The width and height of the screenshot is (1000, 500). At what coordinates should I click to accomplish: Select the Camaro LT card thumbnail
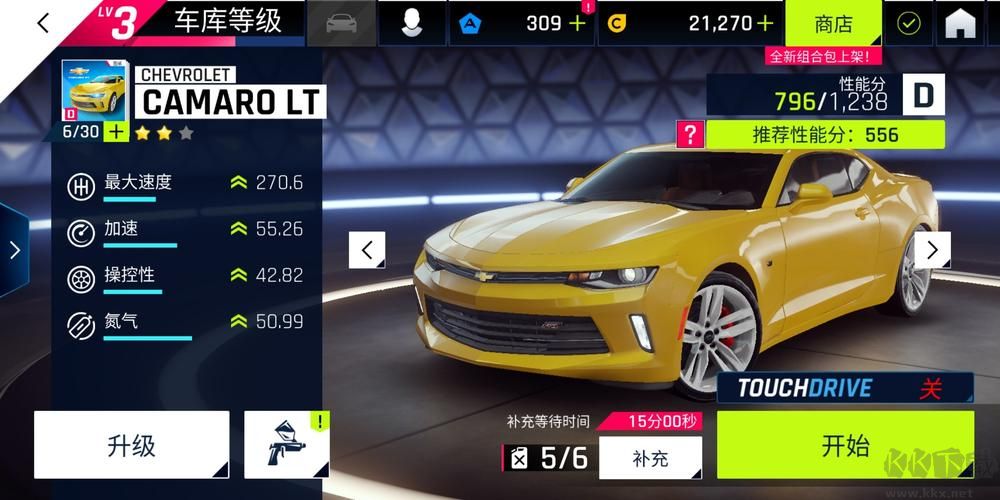coord(94,89)
